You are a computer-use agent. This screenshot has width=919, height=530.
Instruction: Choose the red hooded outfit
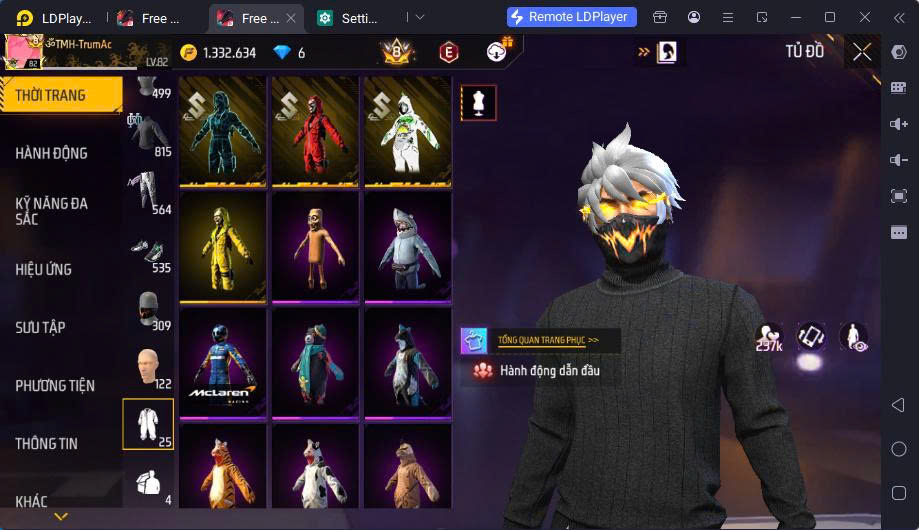(x=314, y=130)
